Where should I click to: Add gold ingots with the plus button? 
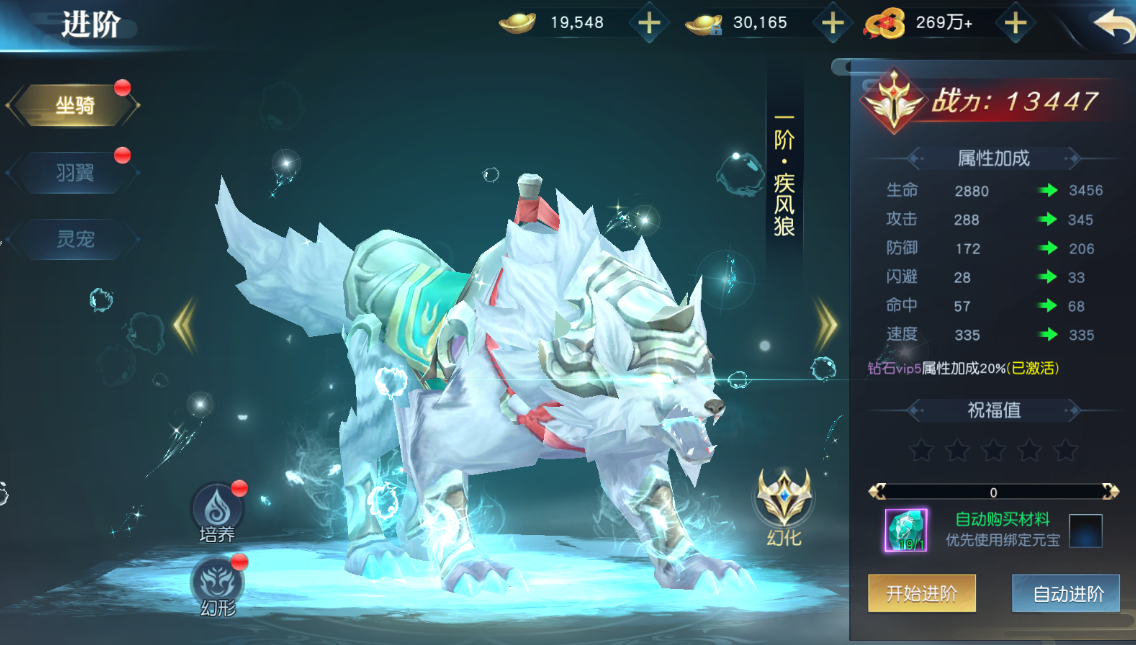(650, 23)
